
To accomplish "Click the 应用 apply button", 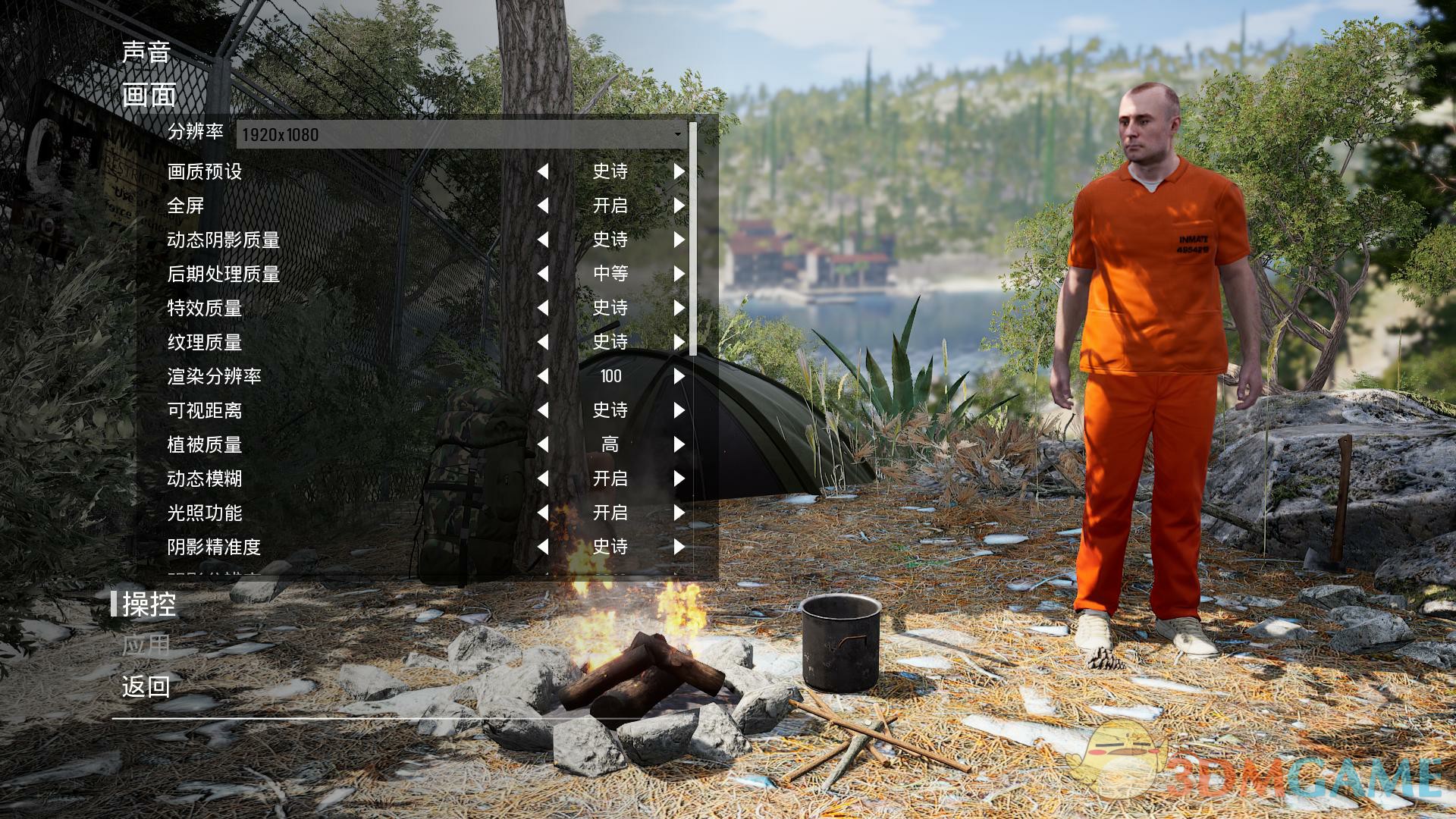I will click(146, 645).
